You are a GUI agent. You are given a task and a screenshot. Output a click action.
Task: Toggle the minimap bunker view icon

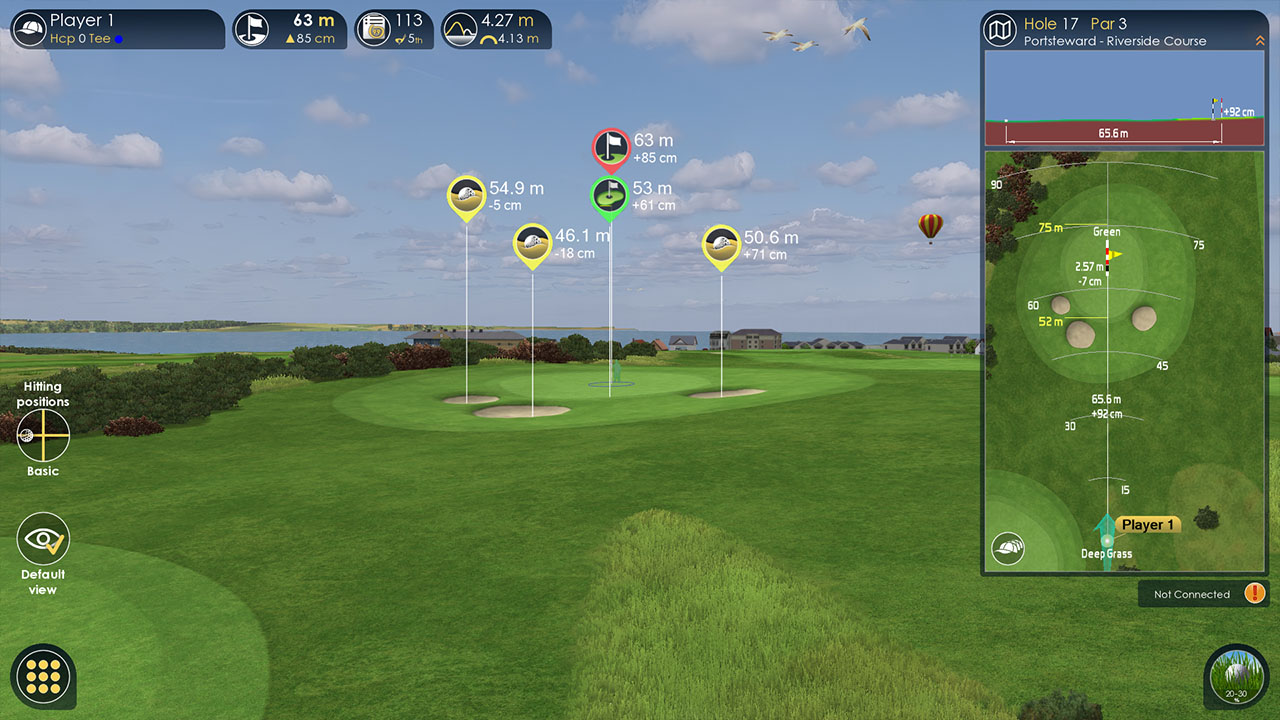[x=1008, y=547]
